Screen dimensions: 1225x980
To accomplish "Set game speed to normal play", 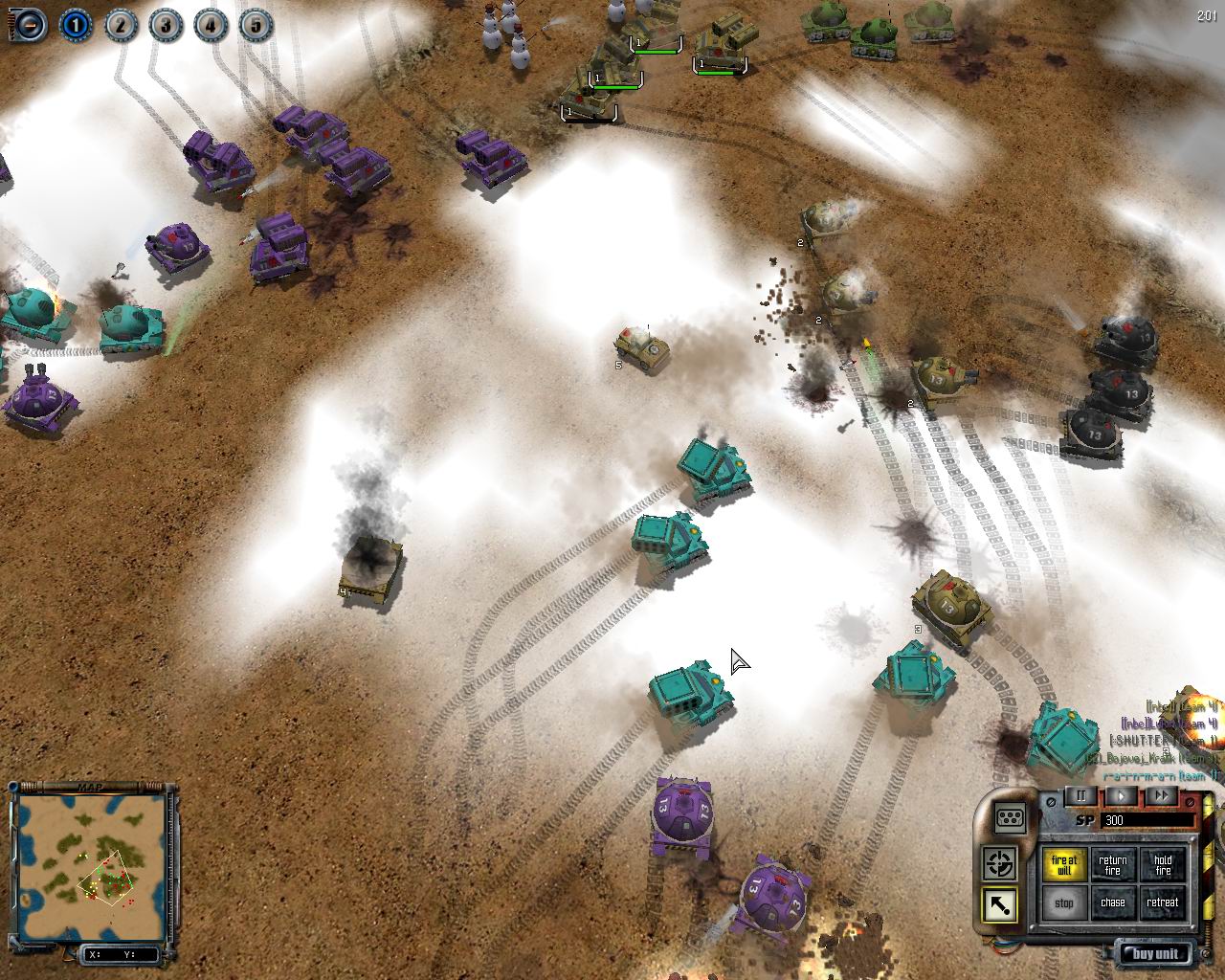I will tap(1122, 795).
